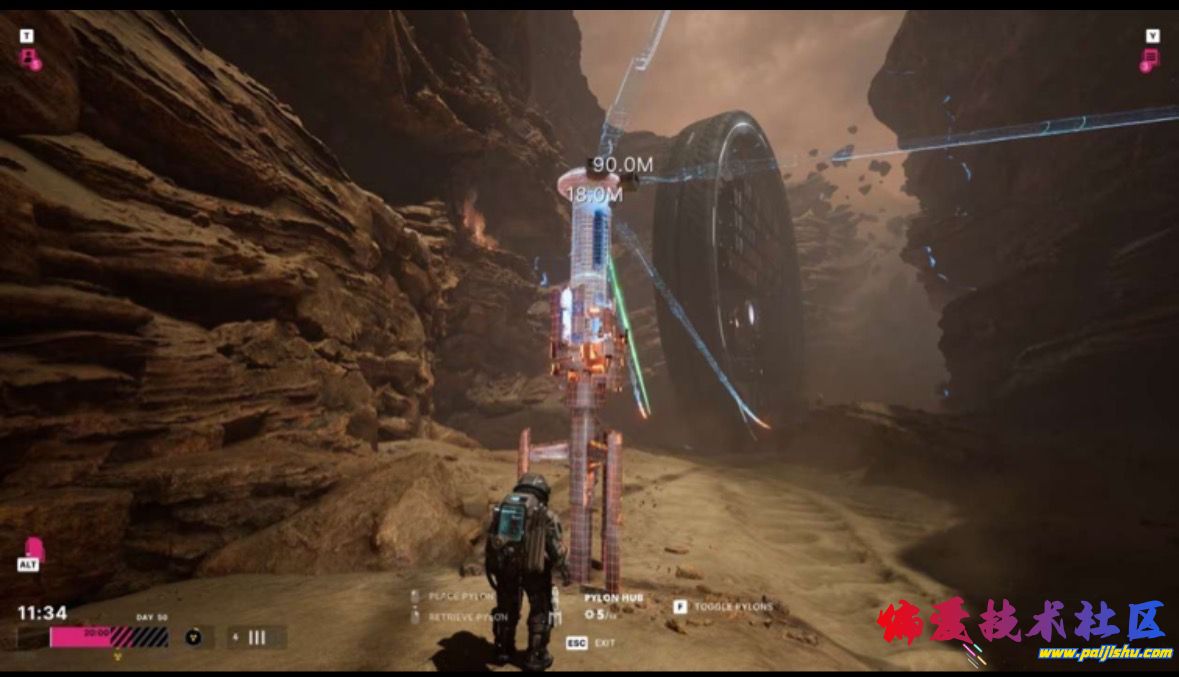The width and height of the screenshot is (1179, 677).
Task: Open the pink alter icon in top-left corner
Action: pyautogui.click(x=29, y=57)
